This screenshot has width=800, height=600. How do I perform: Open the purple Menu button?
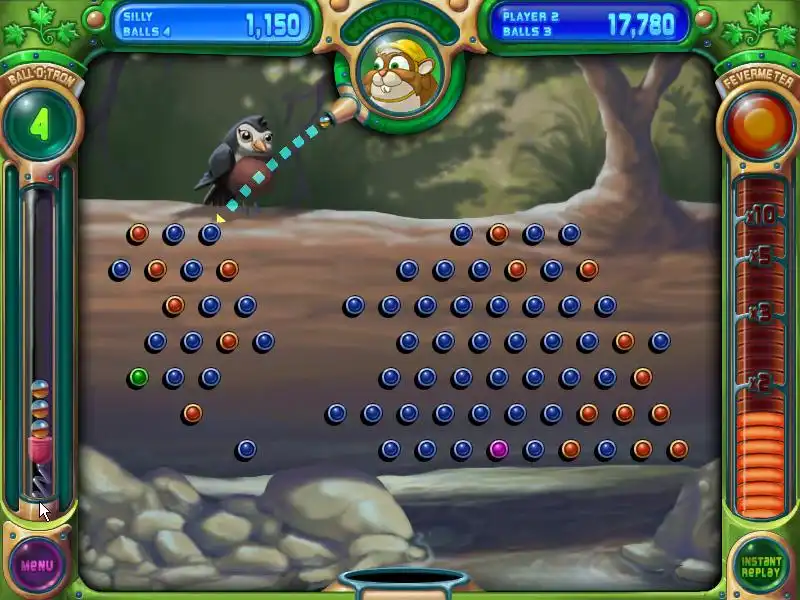click(37, 564)
